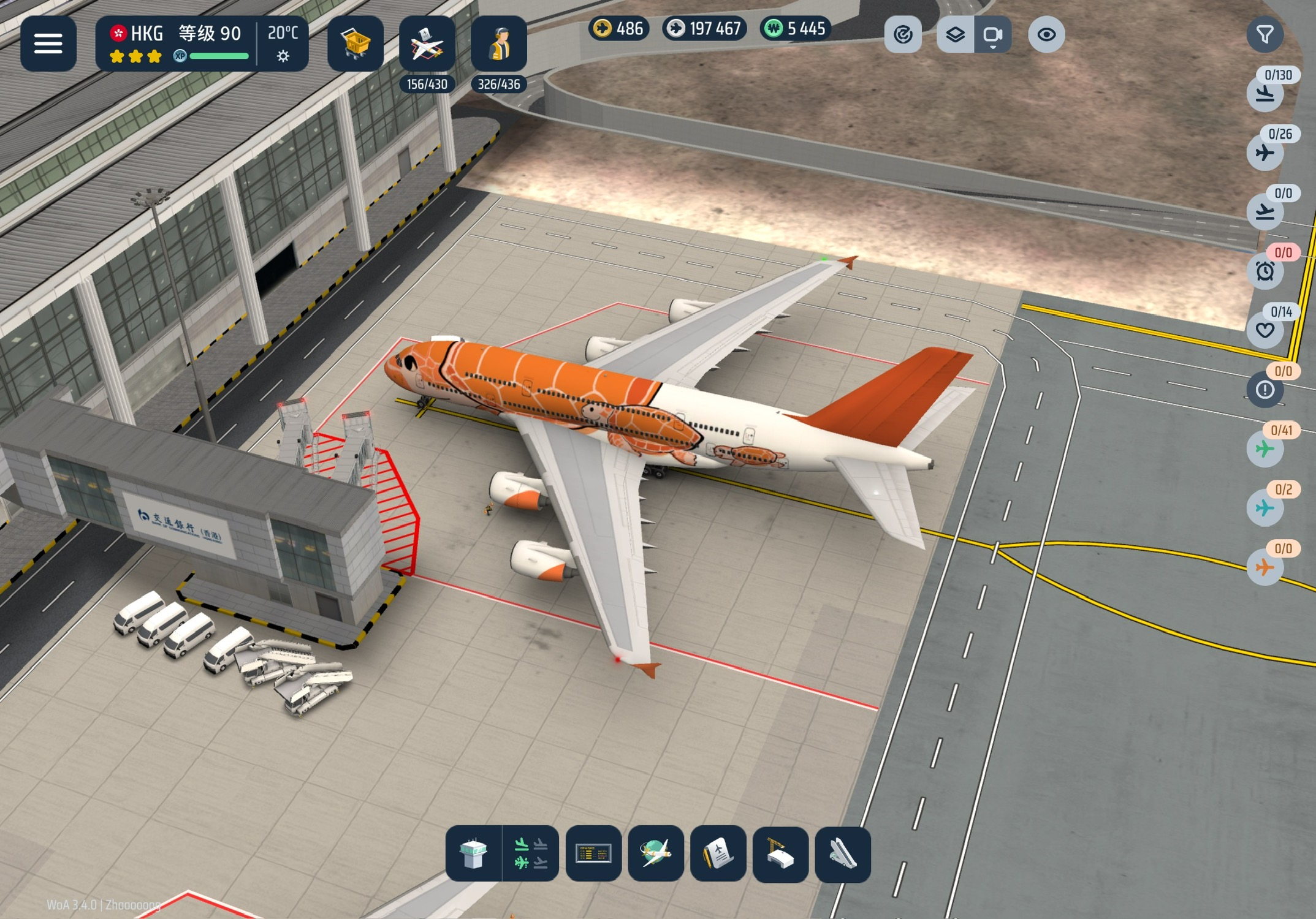Show the alarm clock list
Screen dimensions: 1316x919
tap(1265, 271)
